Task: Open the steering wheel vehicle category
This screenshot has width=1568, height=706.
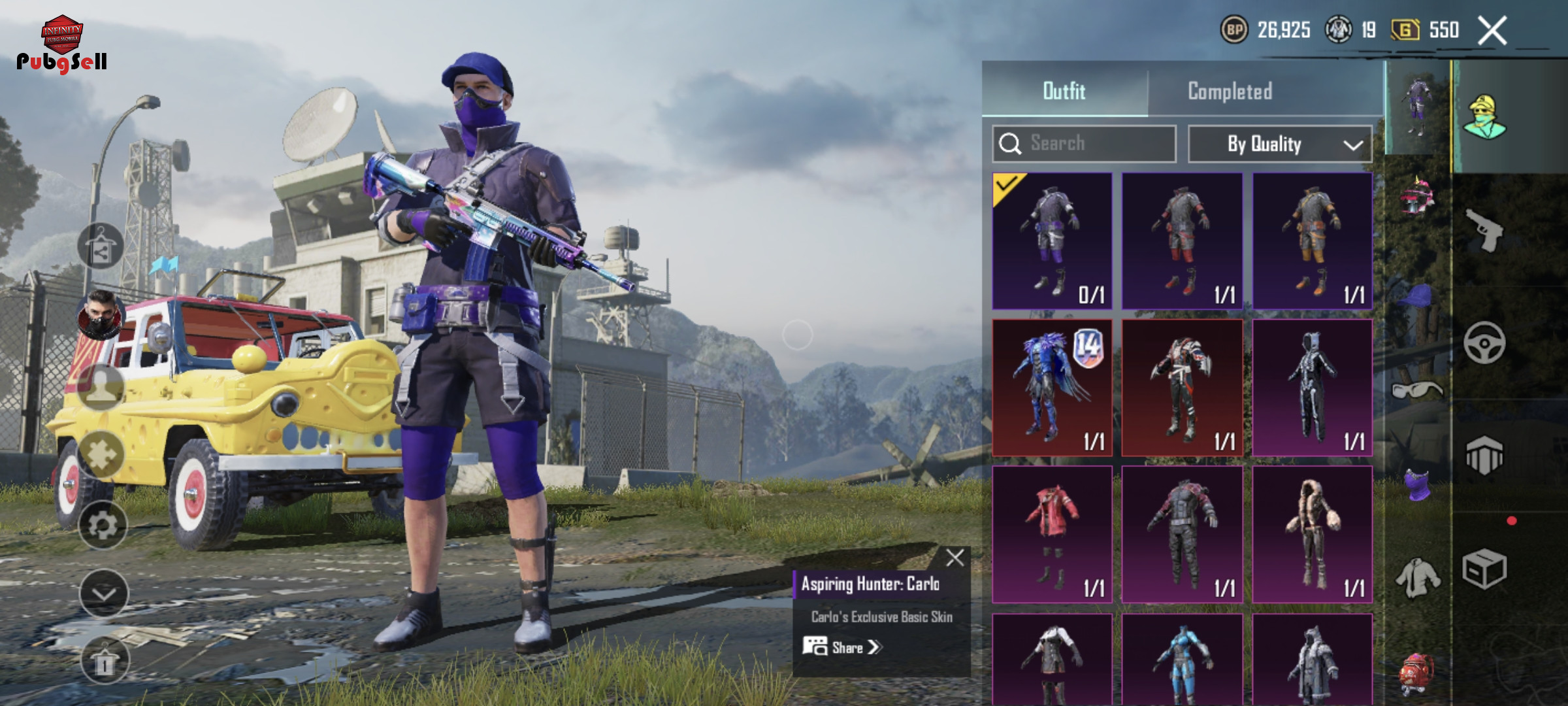Action: click(x=1484, y=343)
